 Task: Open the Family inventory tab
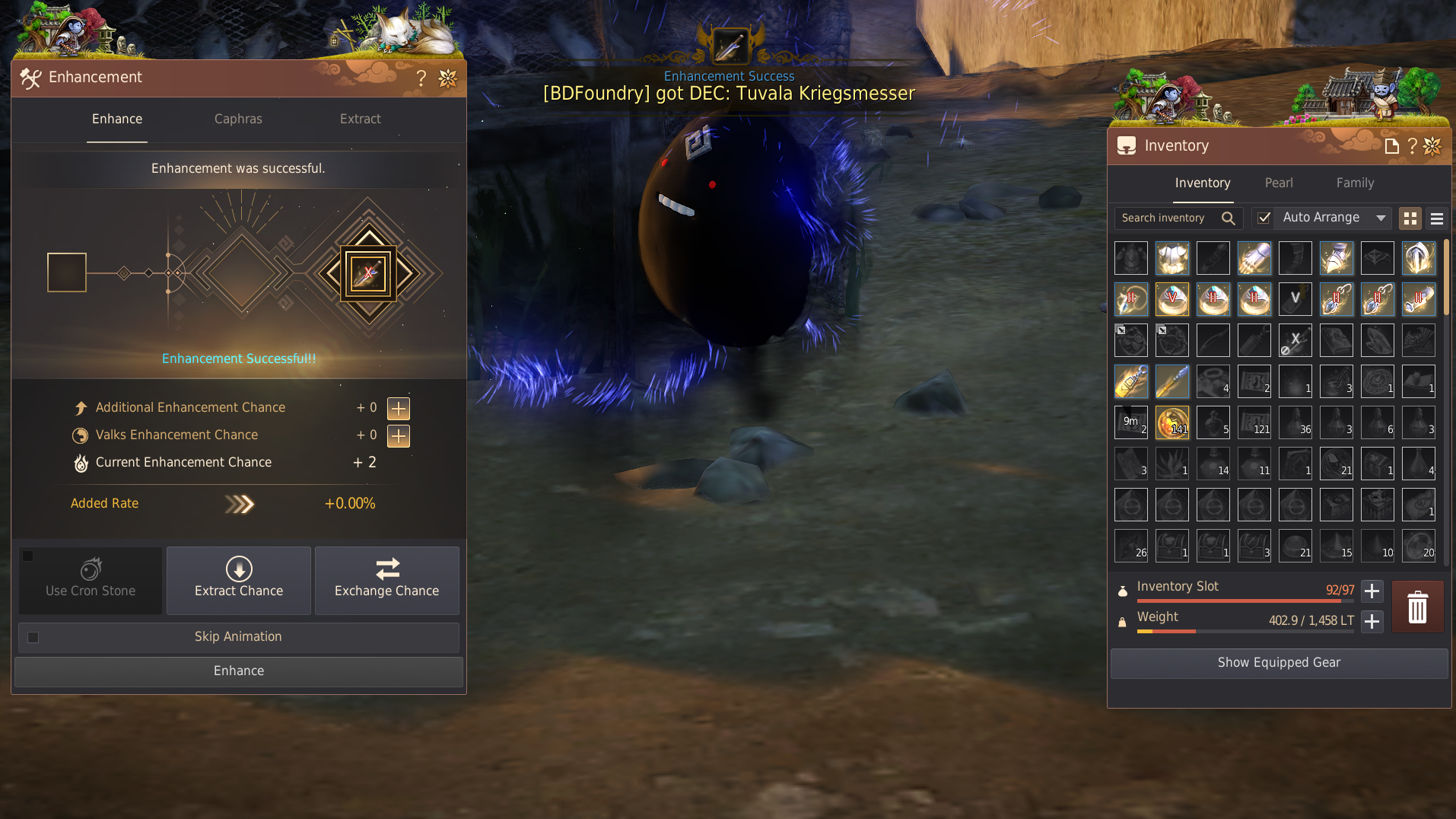click(1355, 183)
